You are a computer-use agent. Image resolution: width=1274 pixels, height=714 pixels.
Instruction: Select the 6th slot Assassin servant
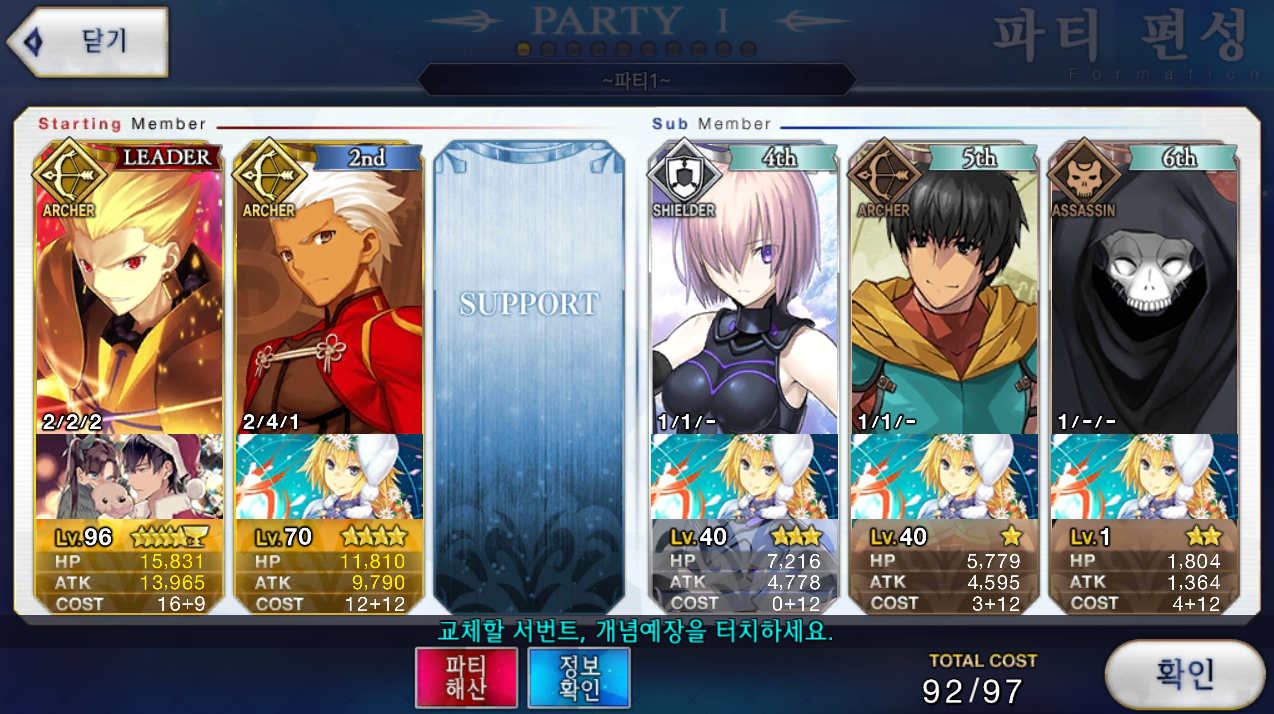pyautogui.click(x=1144, y=290)
